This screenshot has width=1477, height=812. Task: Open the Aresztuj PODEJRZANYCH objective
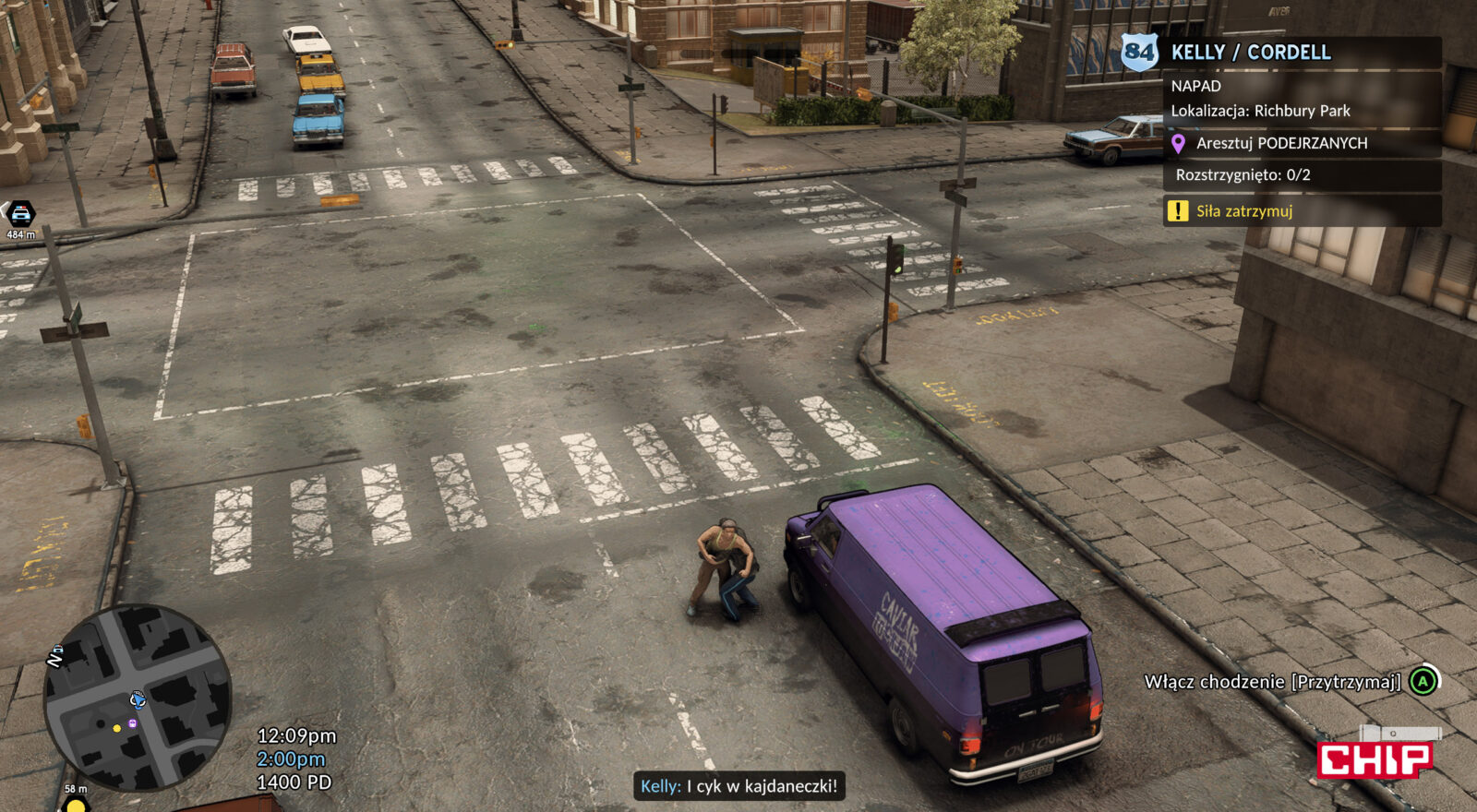(1281, 143)
